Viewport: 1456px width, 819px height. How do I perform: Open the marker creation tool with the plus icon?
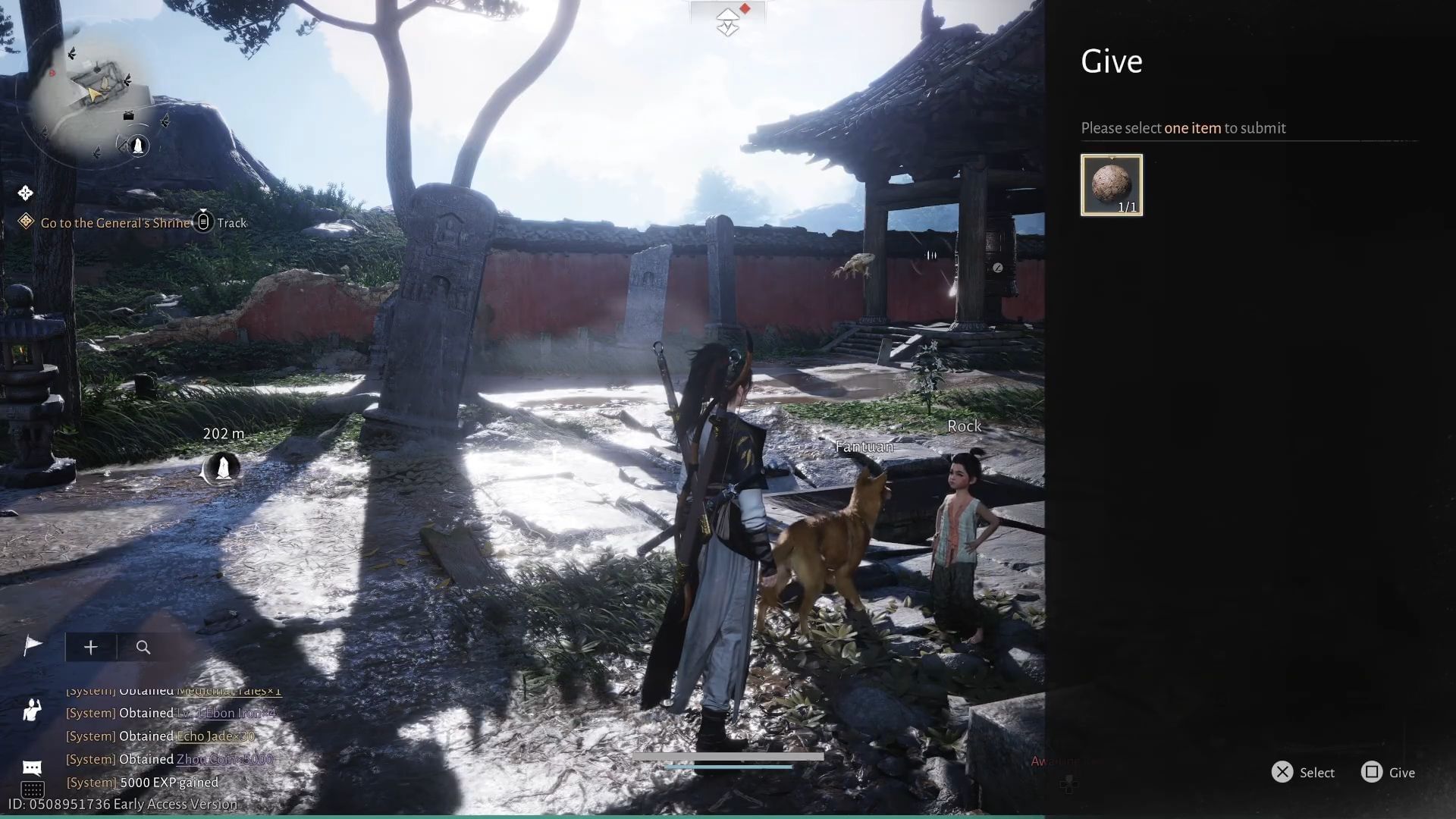pos(91,647)
